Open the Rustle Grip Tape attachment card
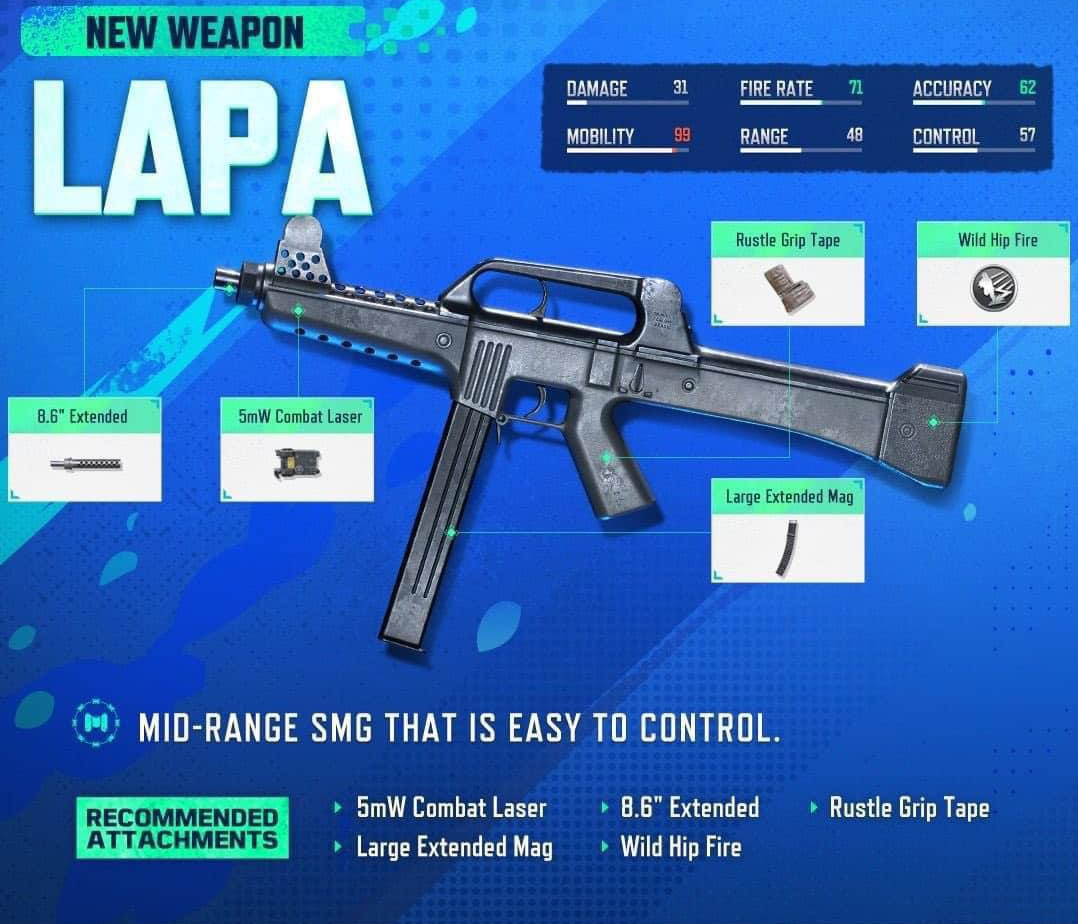The image size is (1078, 924). [x=787, y=274]
